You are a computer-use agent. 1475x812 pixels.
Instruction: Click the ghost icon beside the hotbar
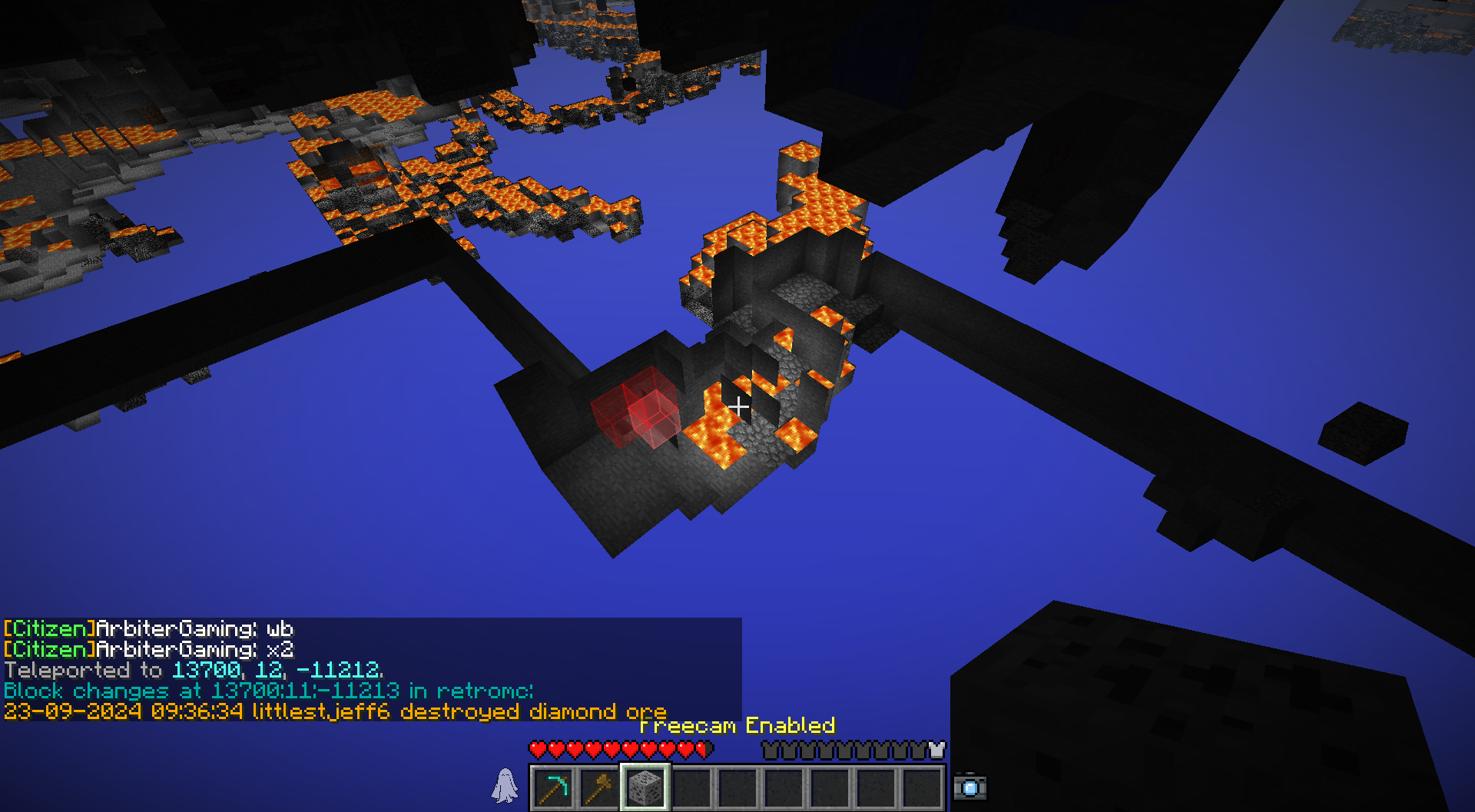click(505, 786)
